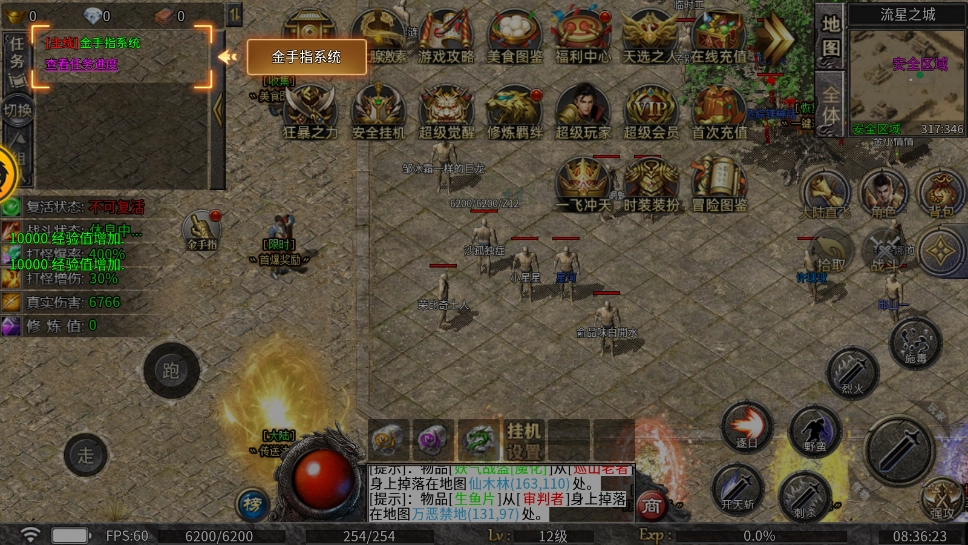This screenshot has width=968, height=545.
Task: Use the 逐日 fire dash skill
Action: point(747,428)
